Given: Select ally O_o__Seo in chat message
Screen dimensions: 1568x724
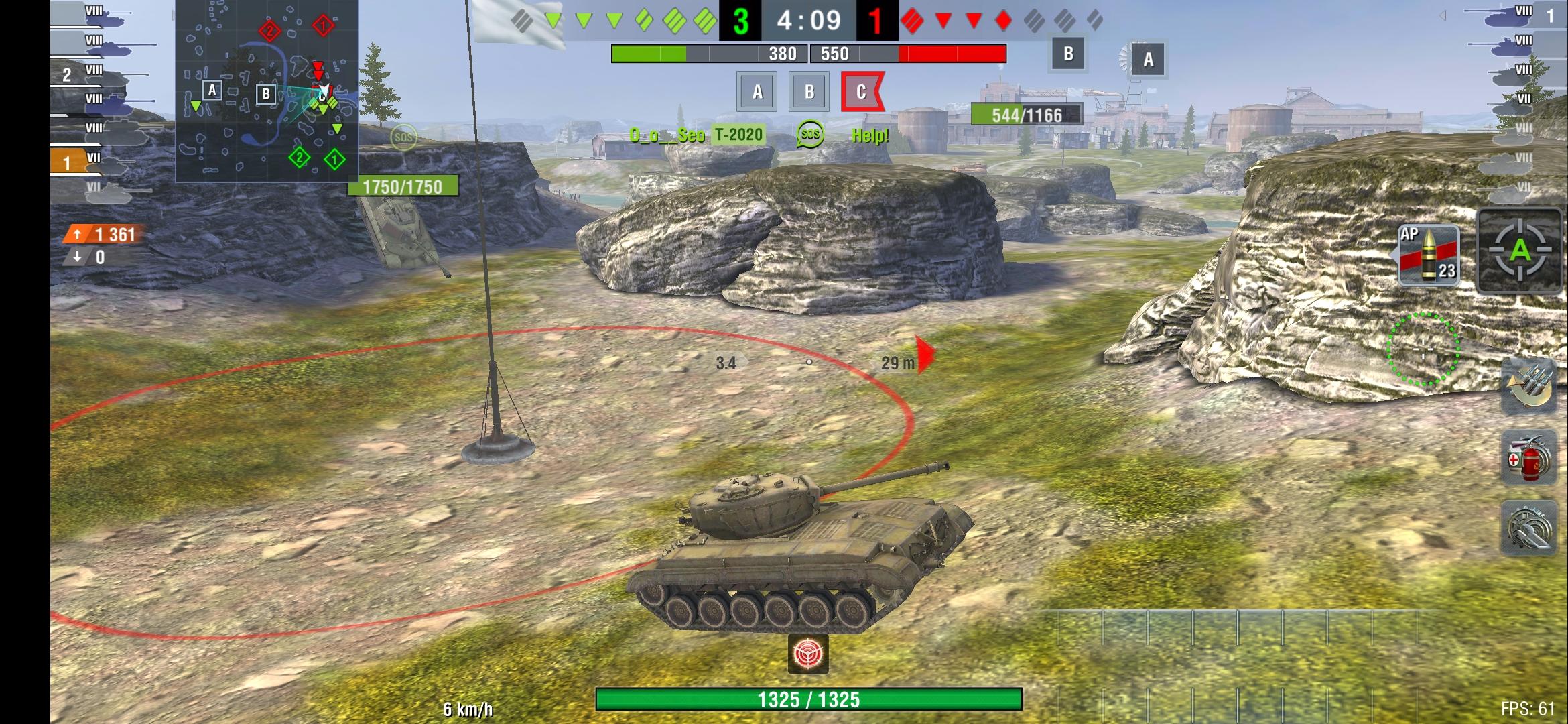Looking at the screenshot, I should (x=666, y=134).
